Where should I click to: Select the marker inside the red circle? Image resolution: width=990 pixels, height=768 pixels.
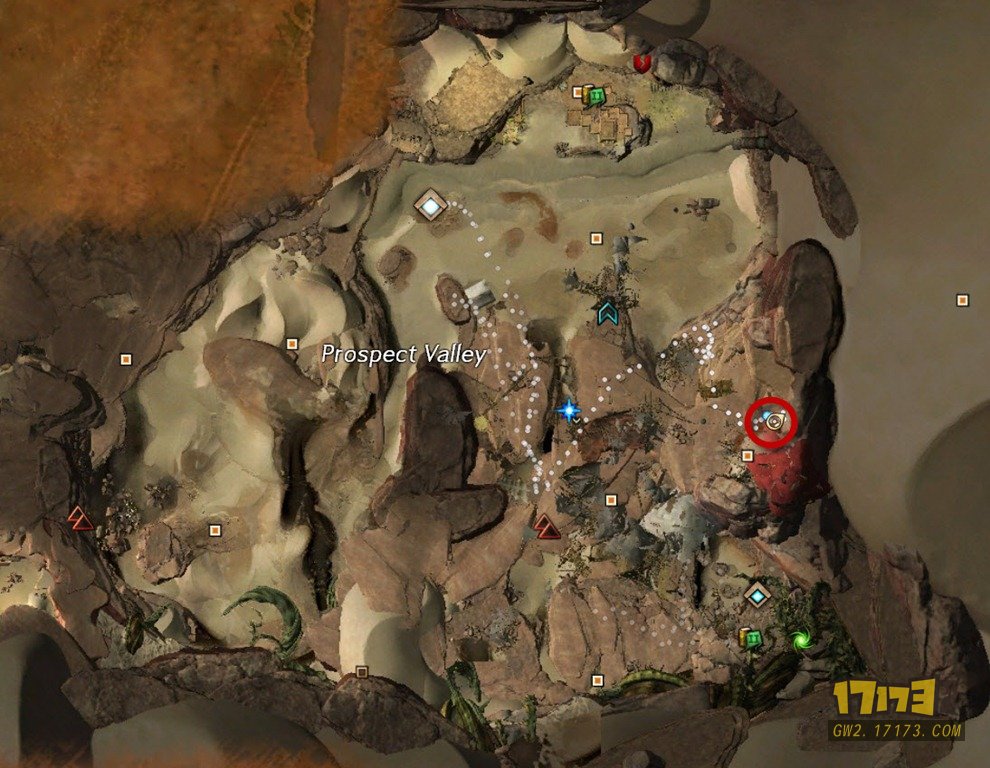tap(773, 423)
